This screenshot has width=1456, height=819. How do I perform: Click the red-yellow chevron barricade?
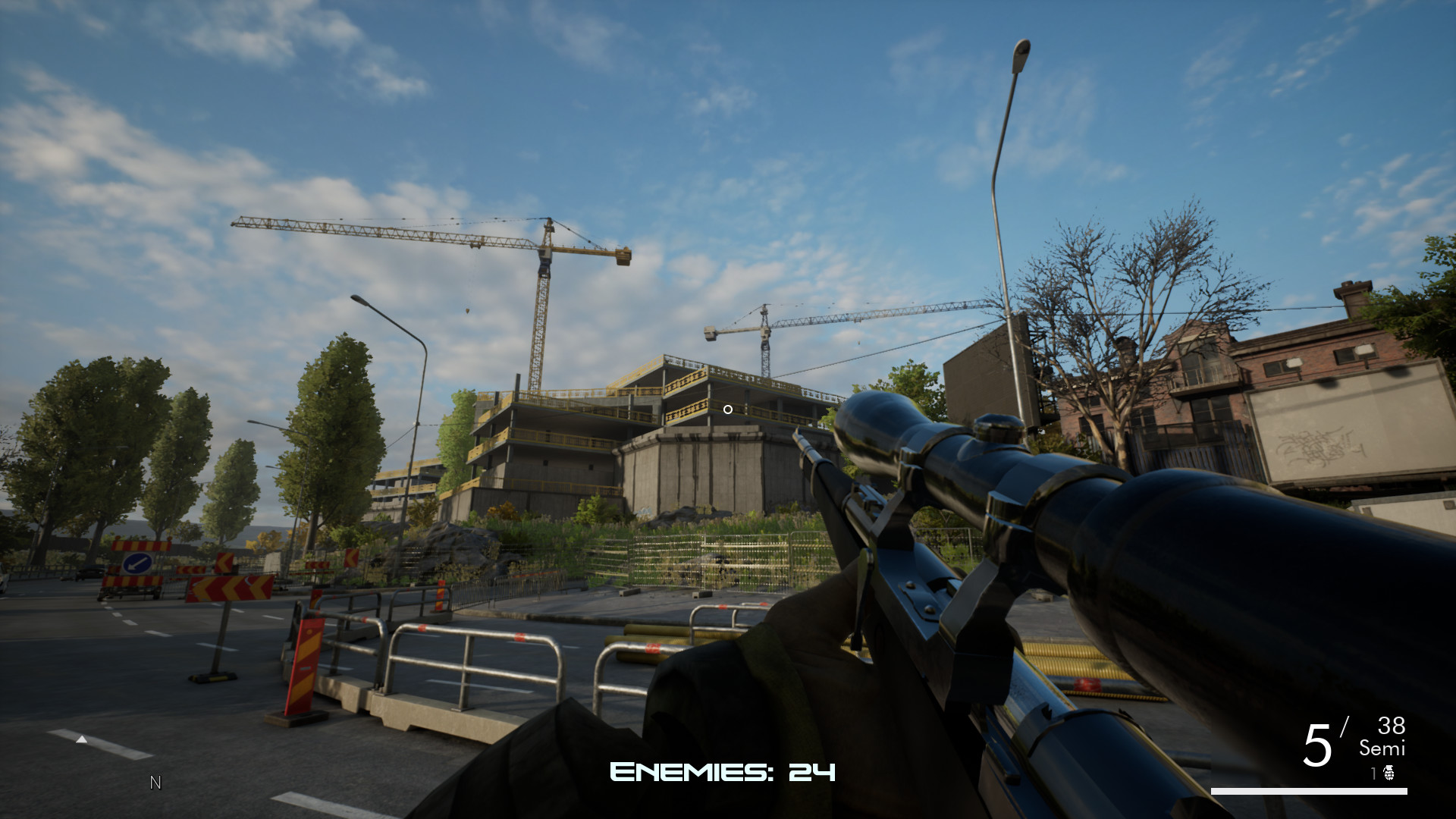[227, 588]
